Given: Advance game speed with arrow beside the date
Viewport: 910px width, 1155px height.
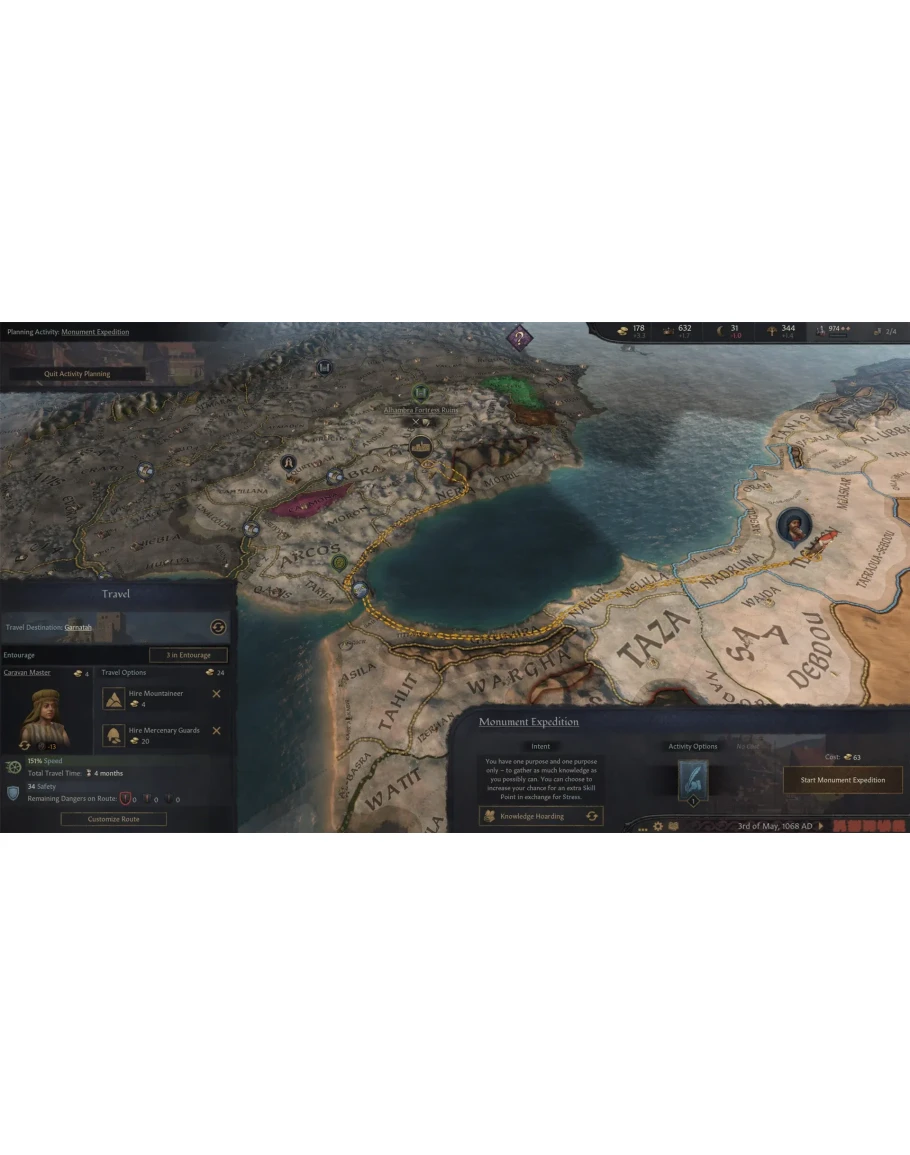Looking at the screenshot, I should coord(821,826).
